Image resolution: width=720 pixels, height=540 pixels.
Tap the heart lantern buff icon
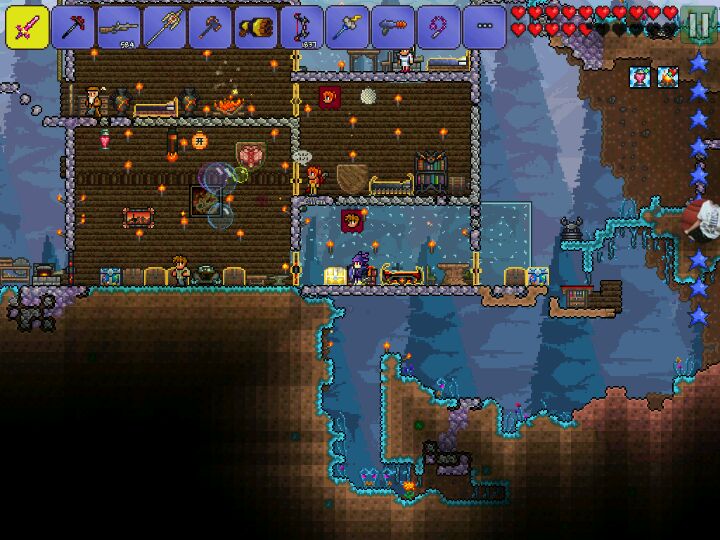point(640,77)
